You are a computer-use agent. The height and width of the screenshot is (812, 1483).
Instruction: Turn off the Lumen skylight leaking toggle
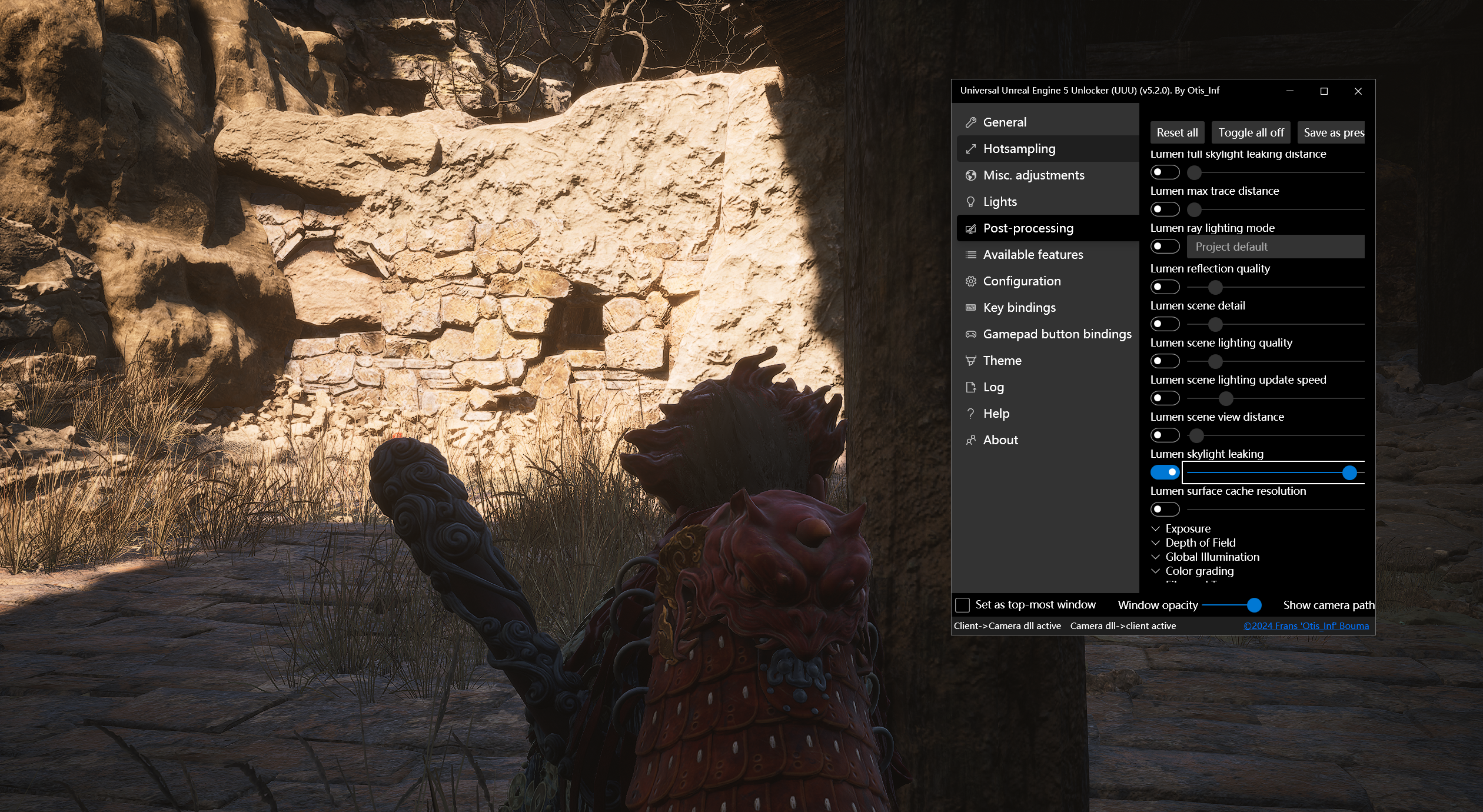point(1165,472)
